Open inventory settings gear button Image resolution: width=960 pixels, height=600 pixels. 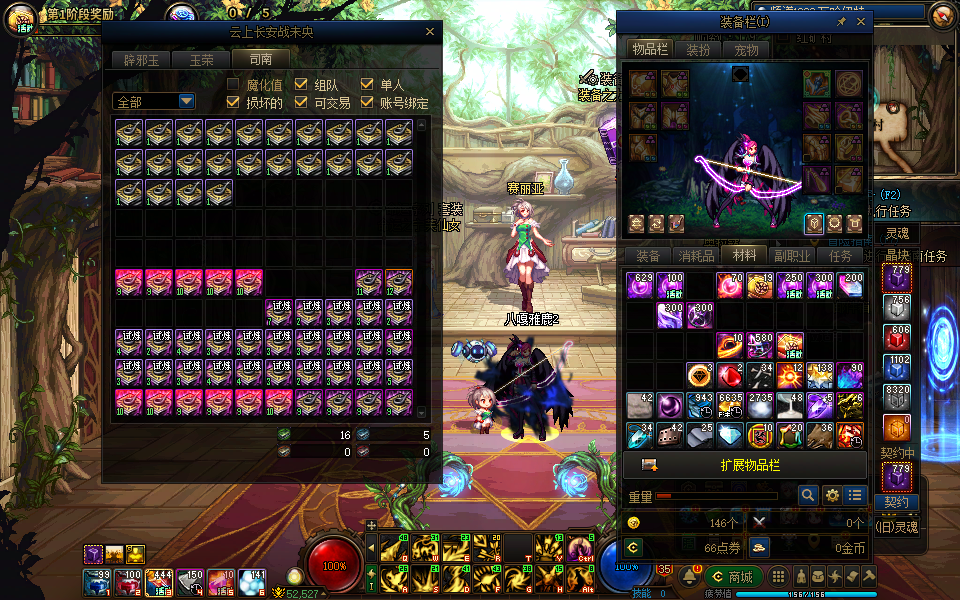(x=832, y=495)
